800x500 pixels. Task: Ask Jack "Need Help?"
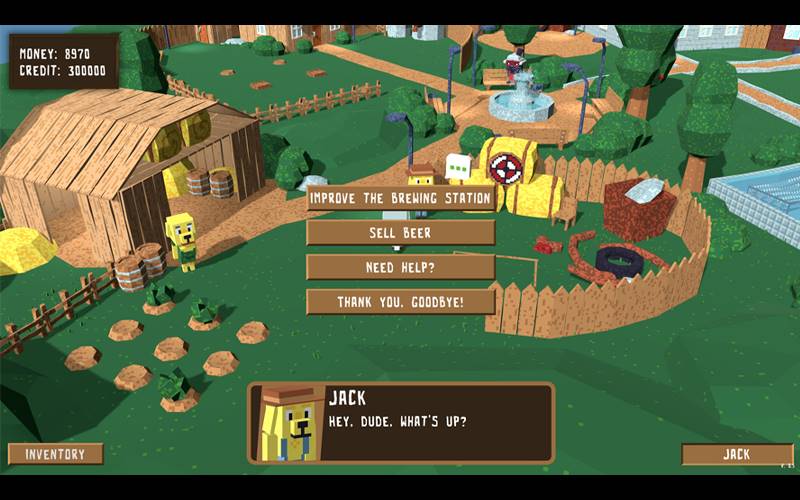click(x=400, y=267)
